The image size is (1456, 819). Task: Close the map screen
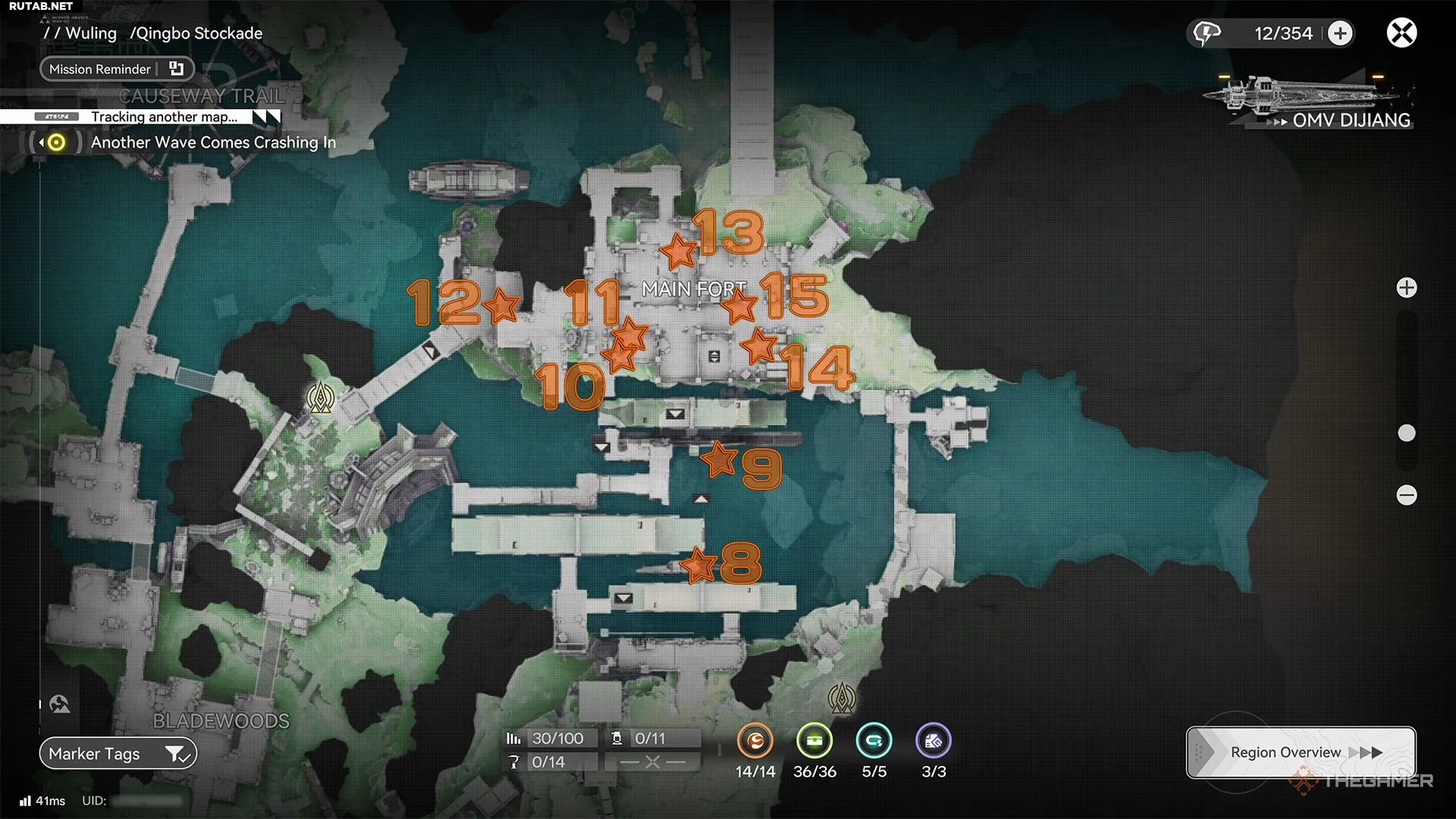point(1401,33)
